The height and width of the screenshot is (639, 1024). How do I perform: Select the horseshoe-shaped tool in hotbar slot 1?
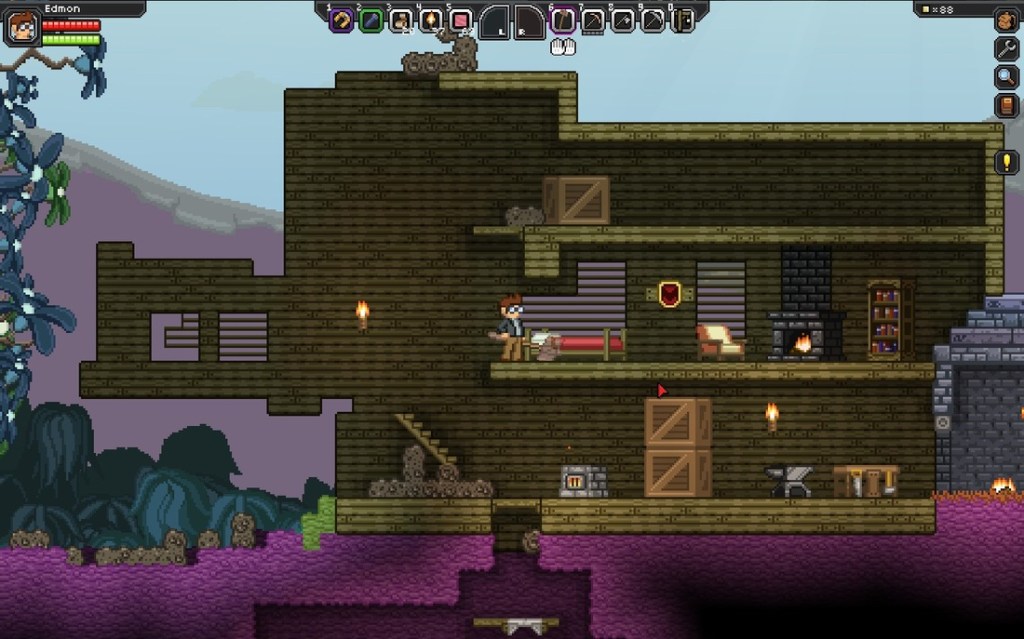pos(341,20)
